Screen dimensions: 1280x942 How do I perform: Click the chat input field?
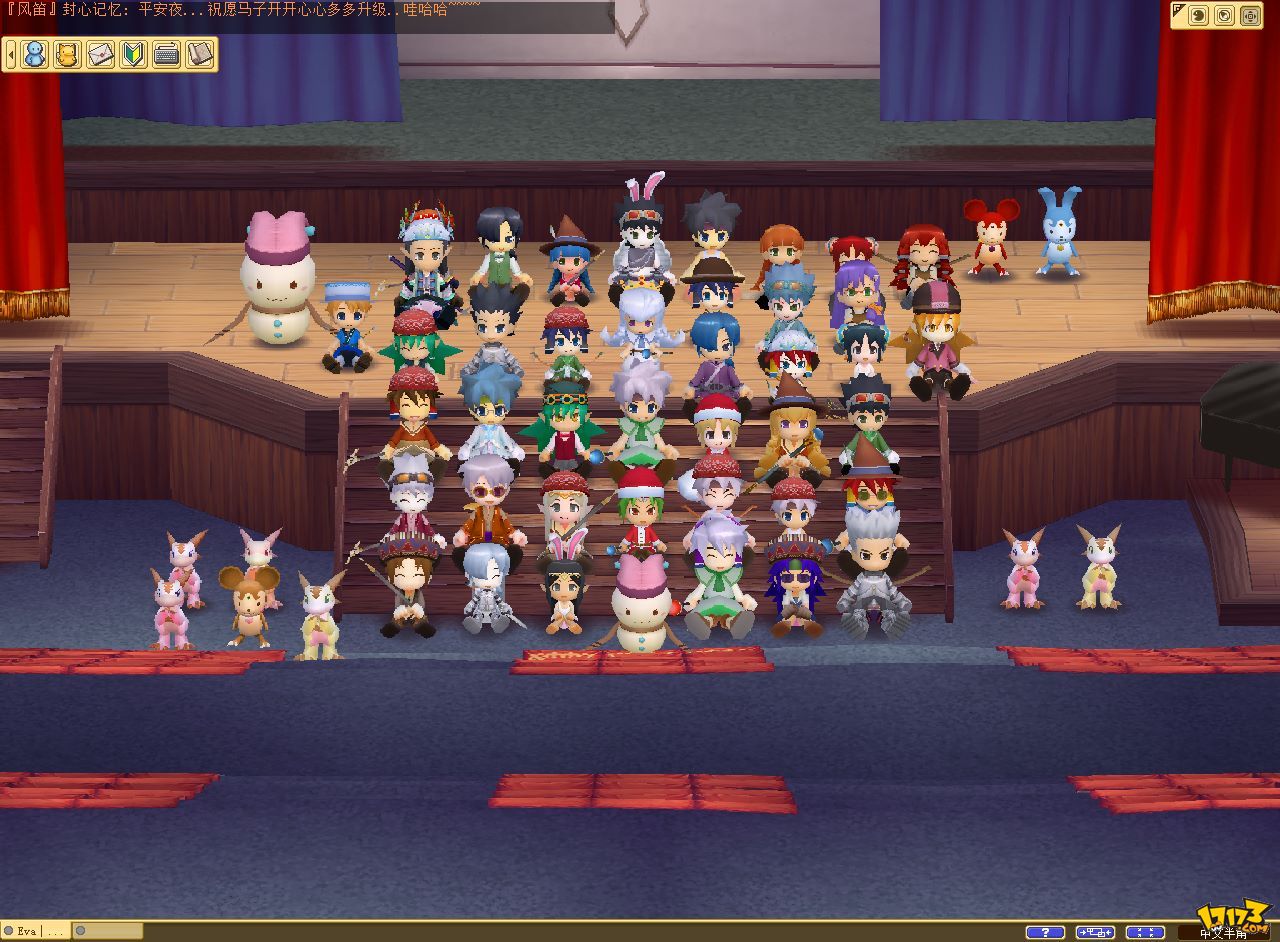coord(110,931)
